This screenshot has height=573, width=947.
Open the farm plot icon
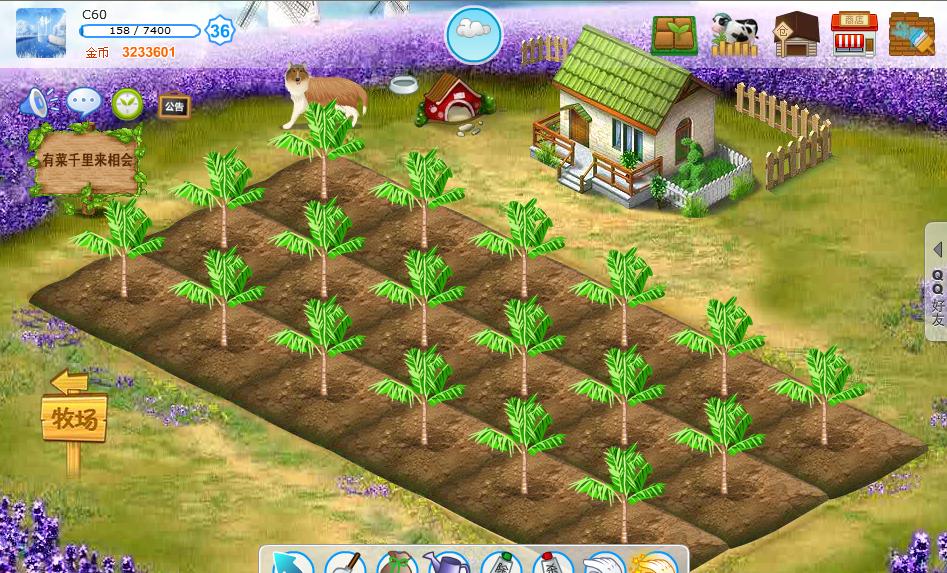[x=674, y=34]
